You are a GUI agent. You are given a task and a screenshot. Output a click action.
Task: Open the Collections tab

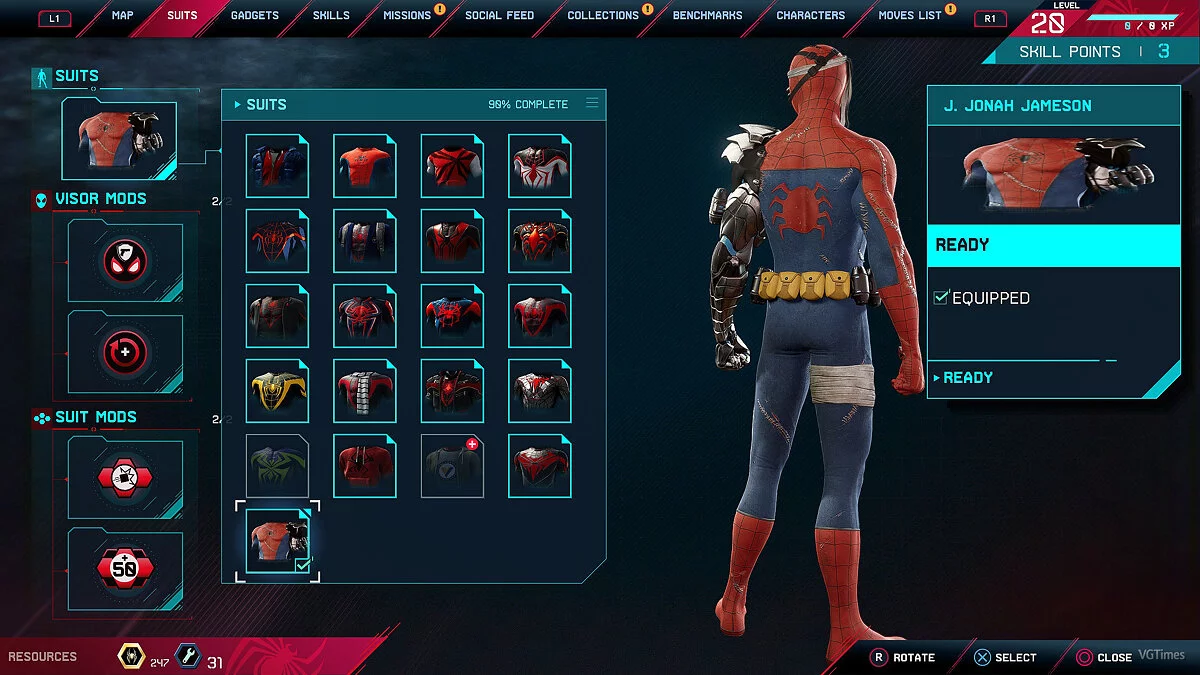click(603, 15)
